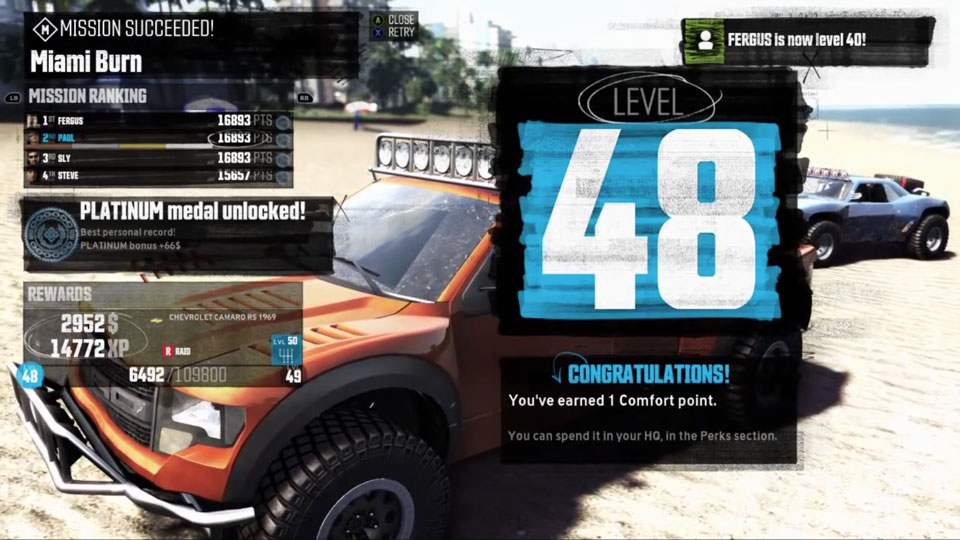Open the Fergus level 40 notification
Image resolution: width=960 pixels, height=540 pixels.
click(x=806, y=41)
